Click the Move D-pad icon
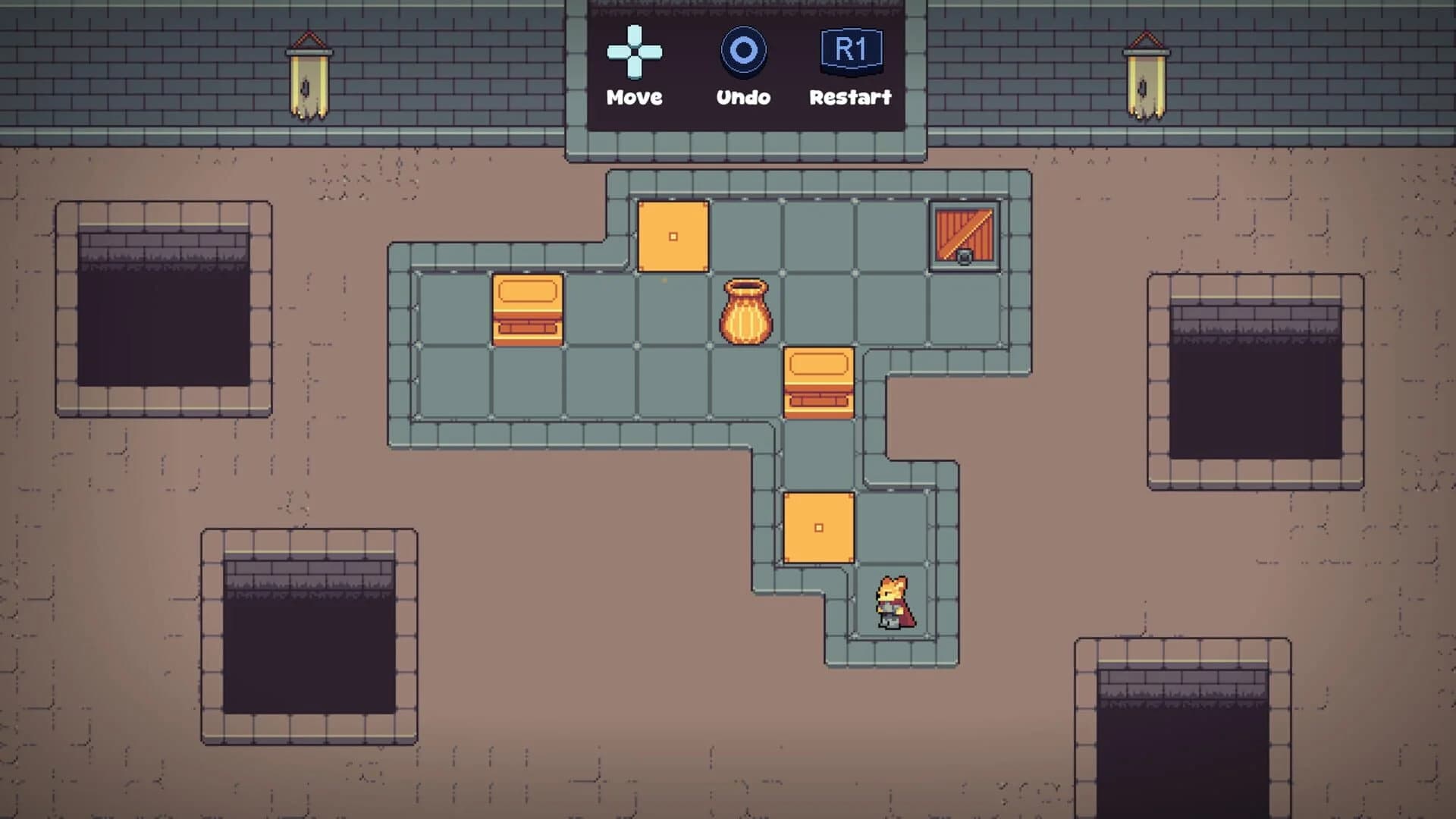 click(x=634, y=51)
